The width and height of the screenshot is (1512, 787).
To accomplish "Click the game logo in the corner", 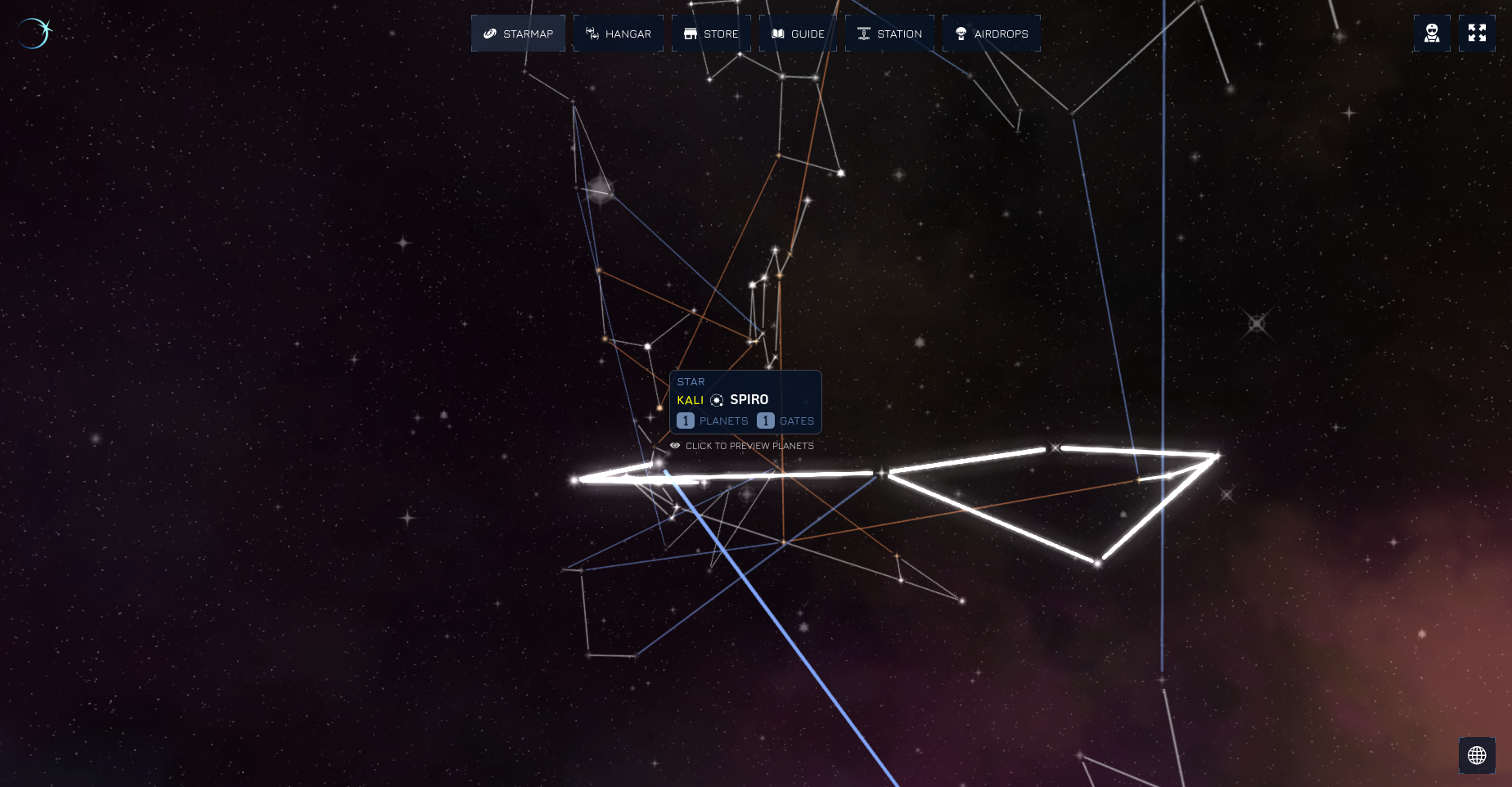I will 34,34.
